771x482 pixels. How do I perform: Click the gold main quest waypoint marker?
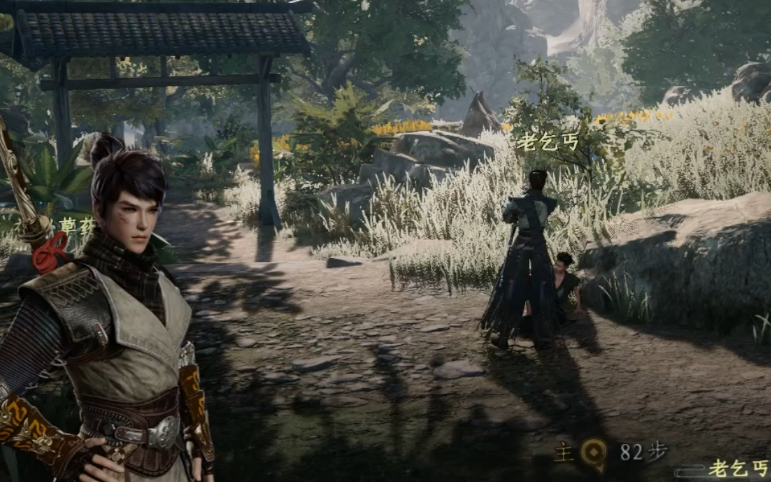pyautogui.click(x=593, y=455)
